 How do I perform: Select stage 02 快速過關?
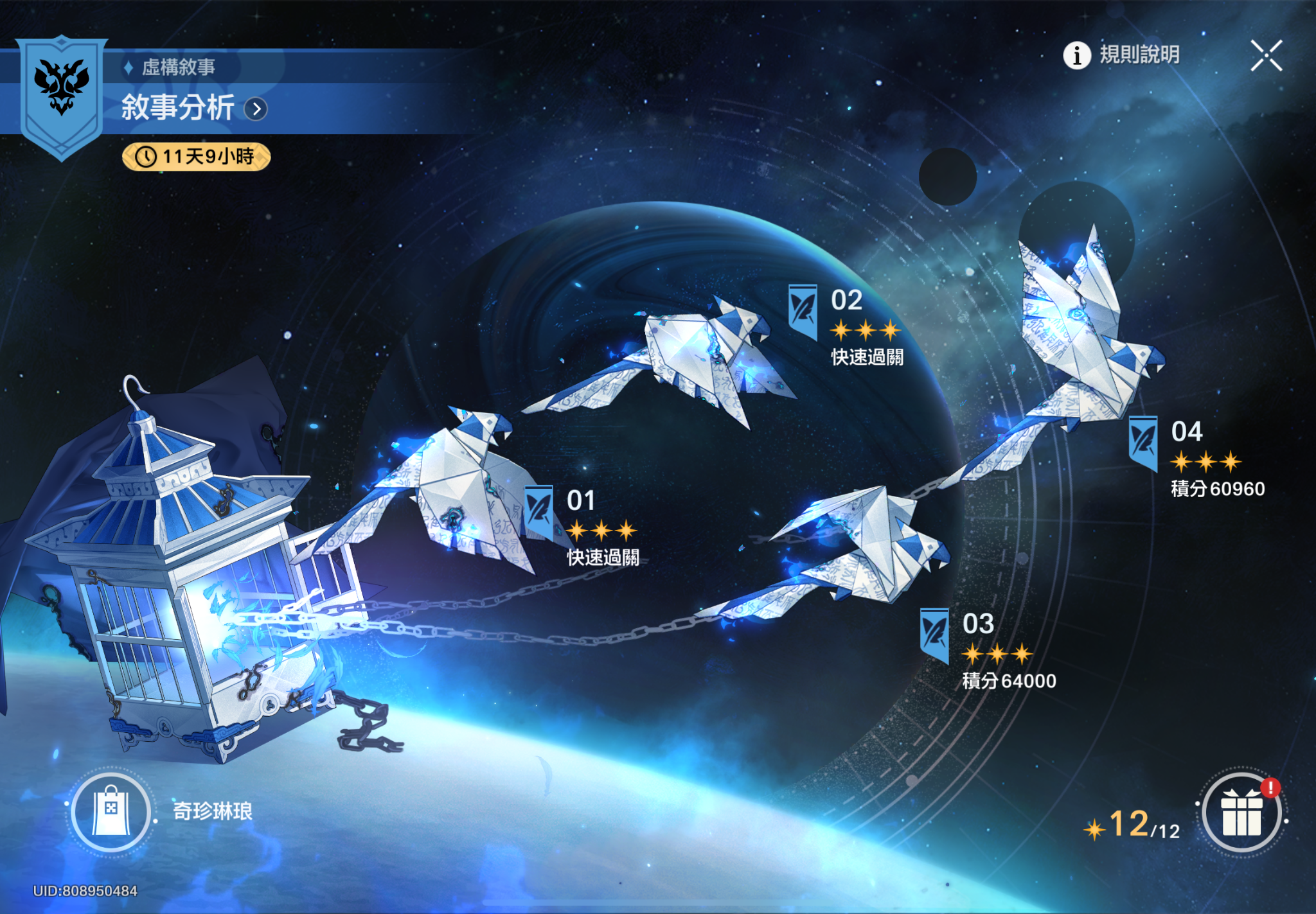849,325
